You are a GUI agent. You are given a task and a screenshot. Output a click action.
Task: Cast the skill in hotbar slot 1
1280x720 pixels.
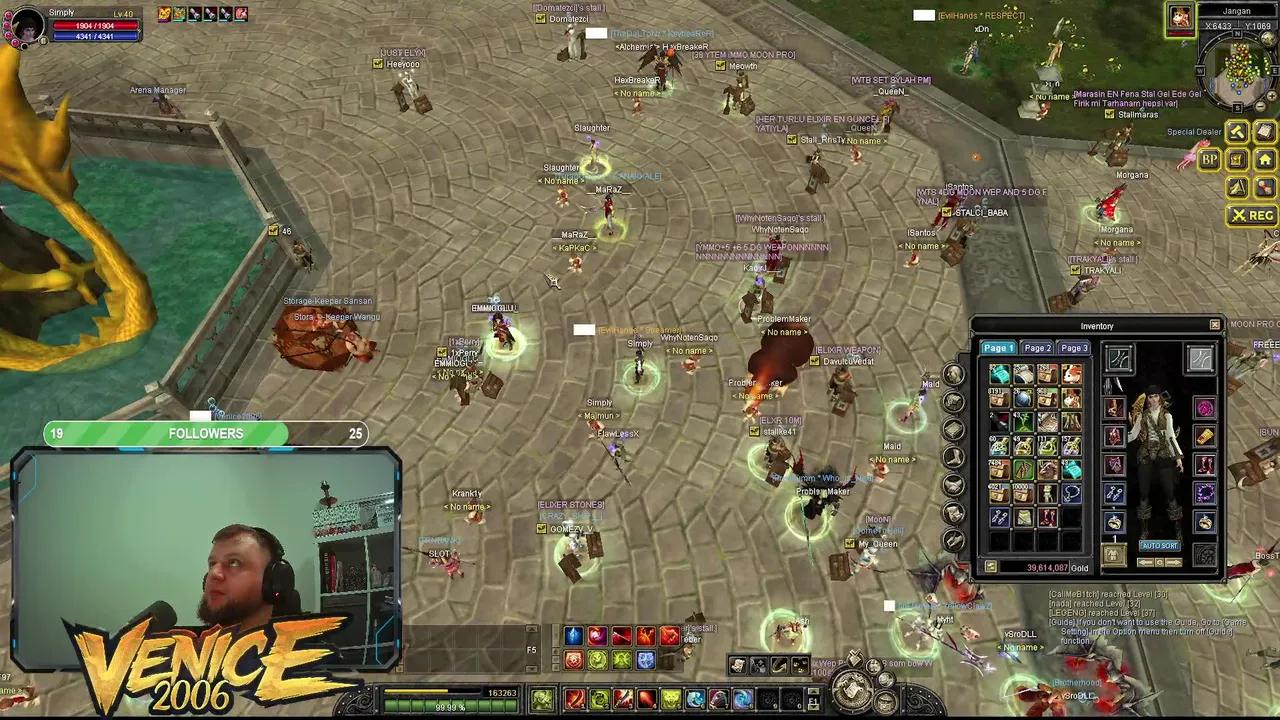click(574, 699)
